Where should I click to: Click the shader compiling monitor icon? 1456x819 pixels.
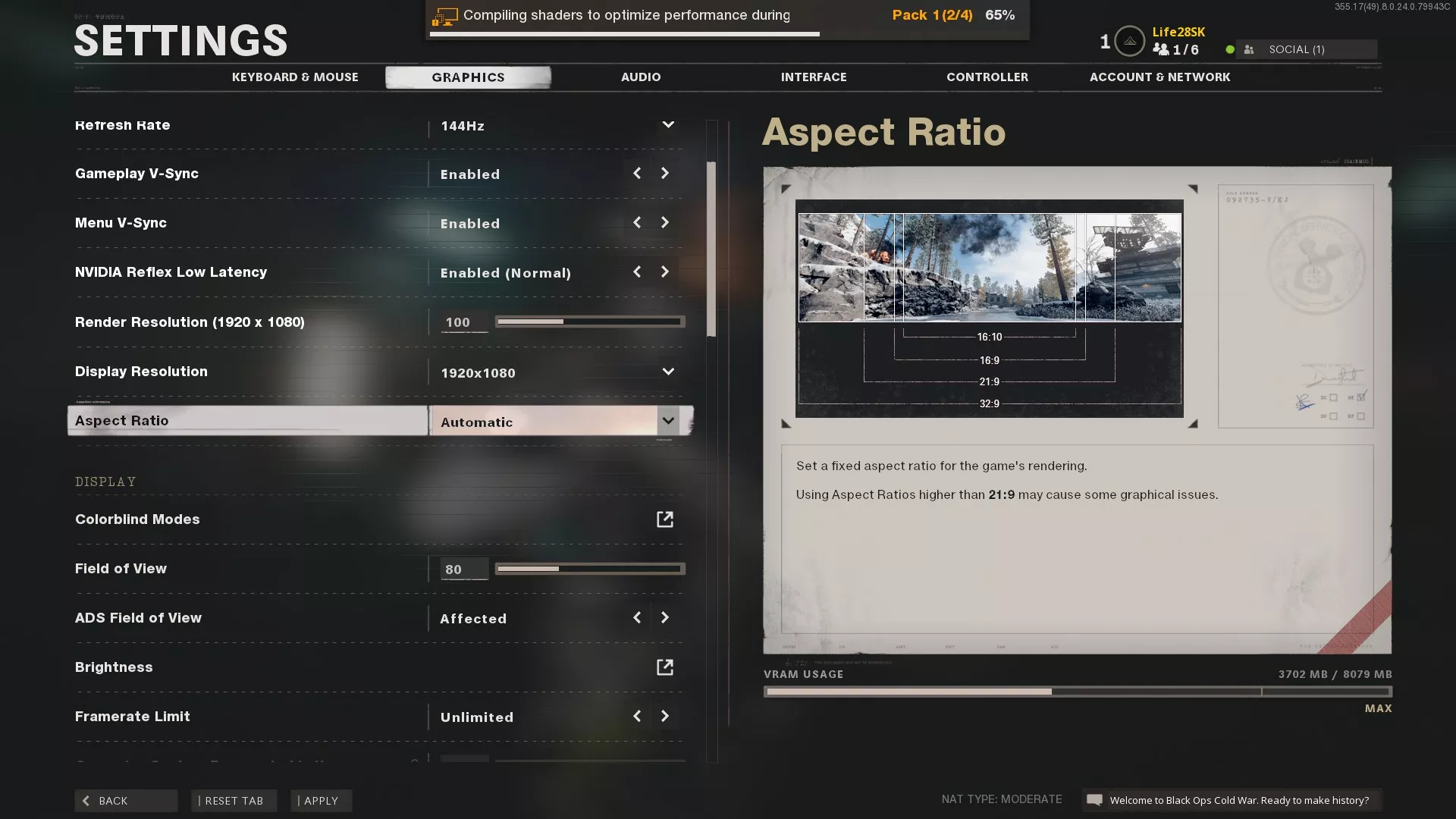coord(444,14)
